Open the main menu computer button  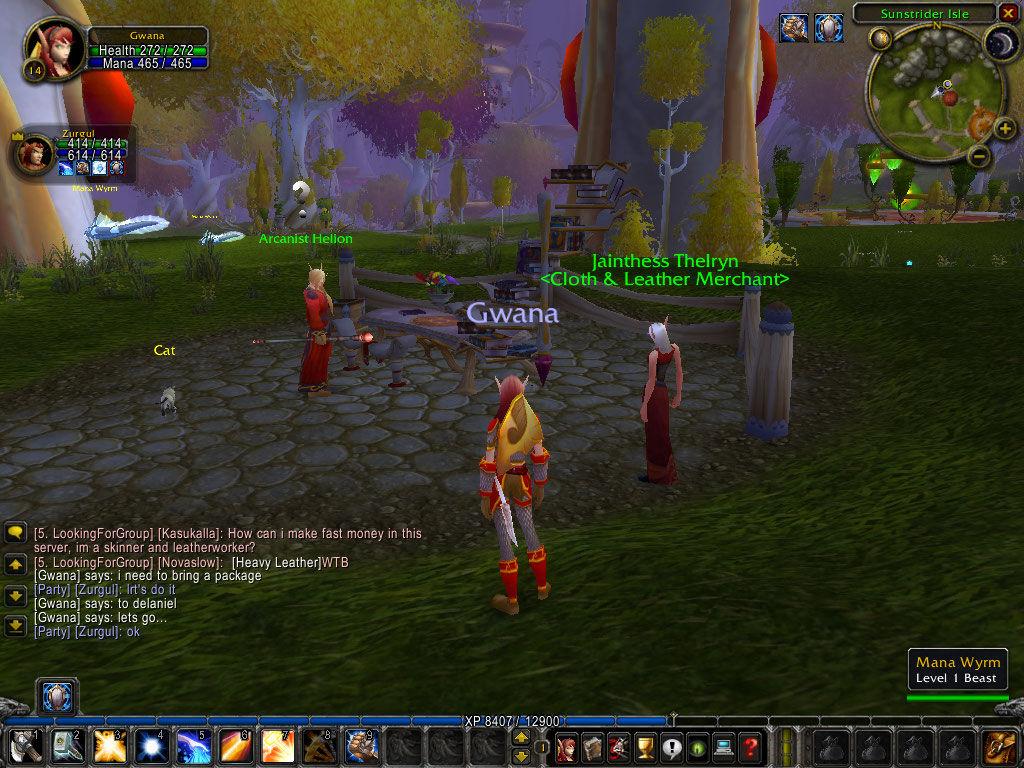click(723, 746)
